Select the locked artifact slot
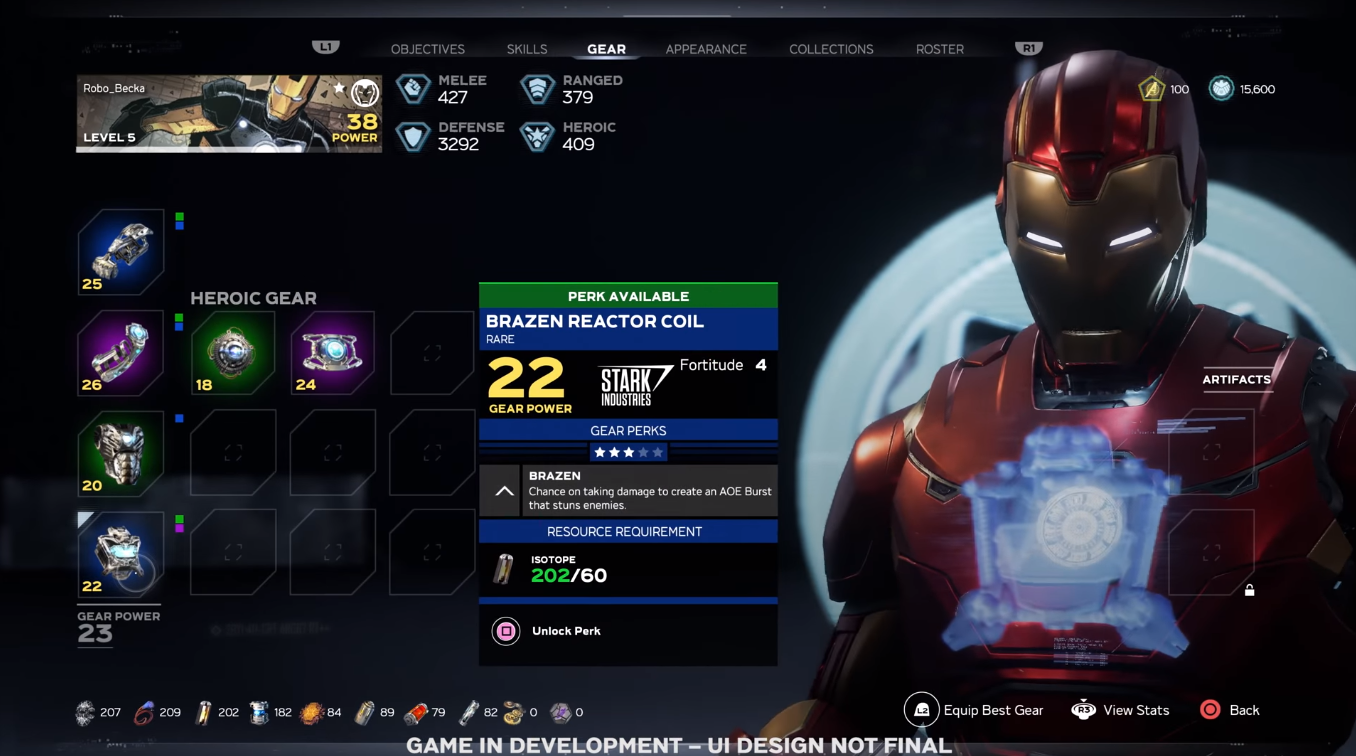This screenshot has width=1356, height=756. (1211, 553)
